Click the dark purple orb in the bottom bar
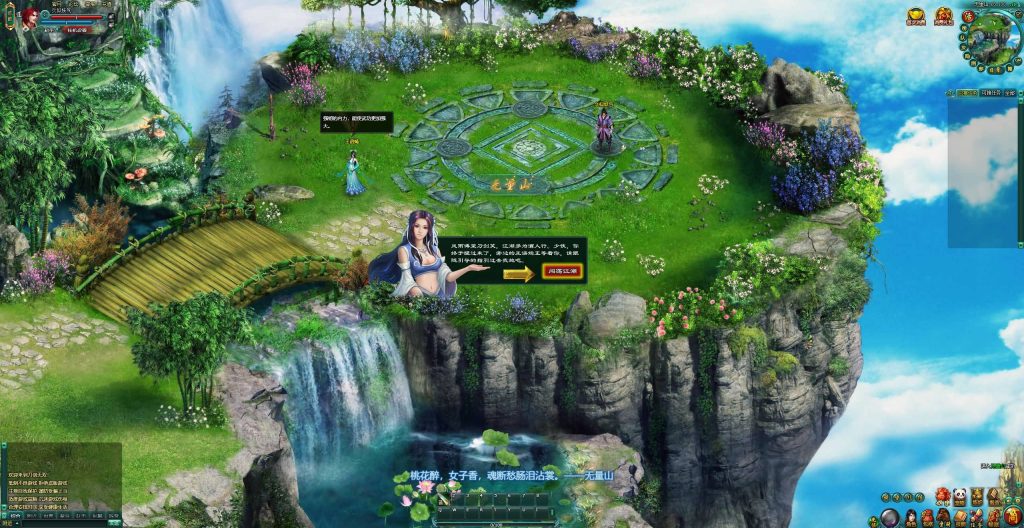Screen dimensions: 1024x528 pos(890,519)
